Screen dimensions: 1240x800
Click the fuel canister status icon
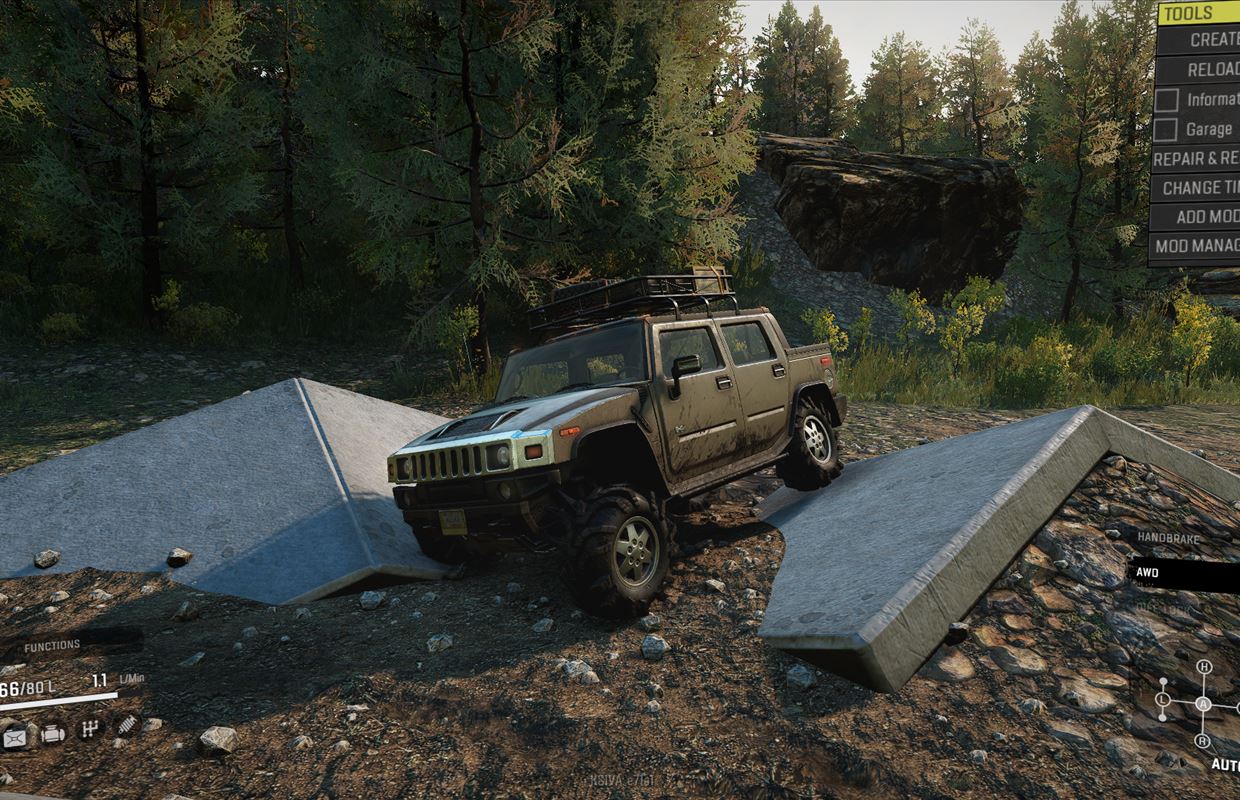point(15,738)
